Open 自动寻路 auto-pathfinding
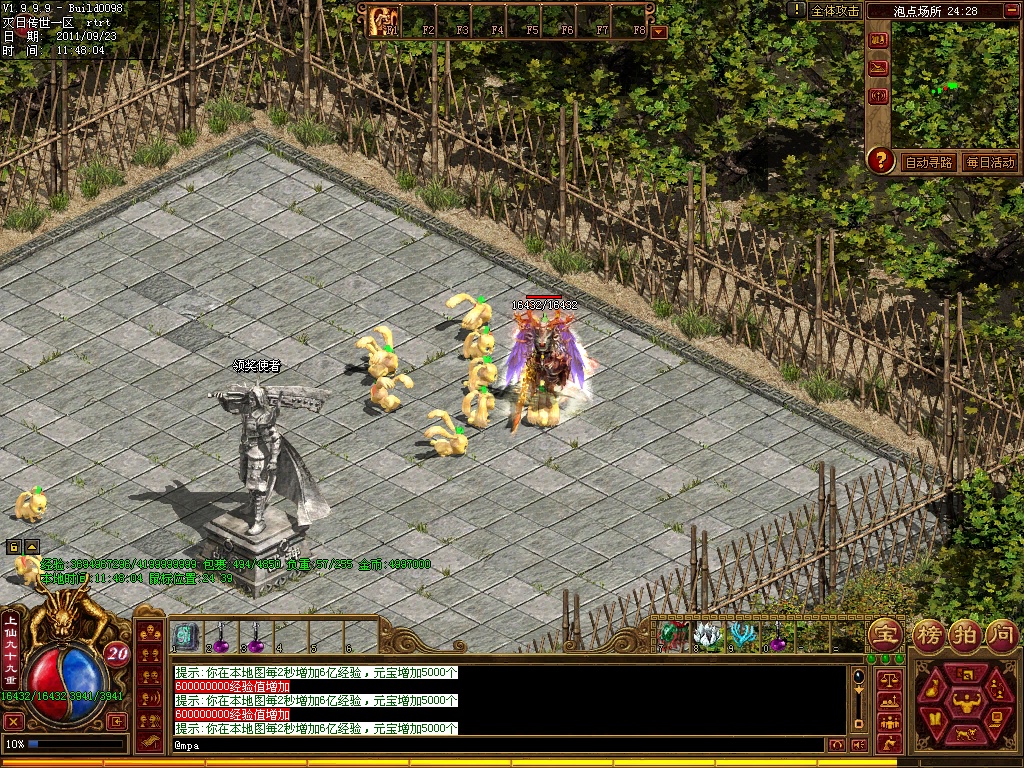Image resolution: width=1024 pixels, height=768 pixels. pyautogui.click(x=929, y=162)
